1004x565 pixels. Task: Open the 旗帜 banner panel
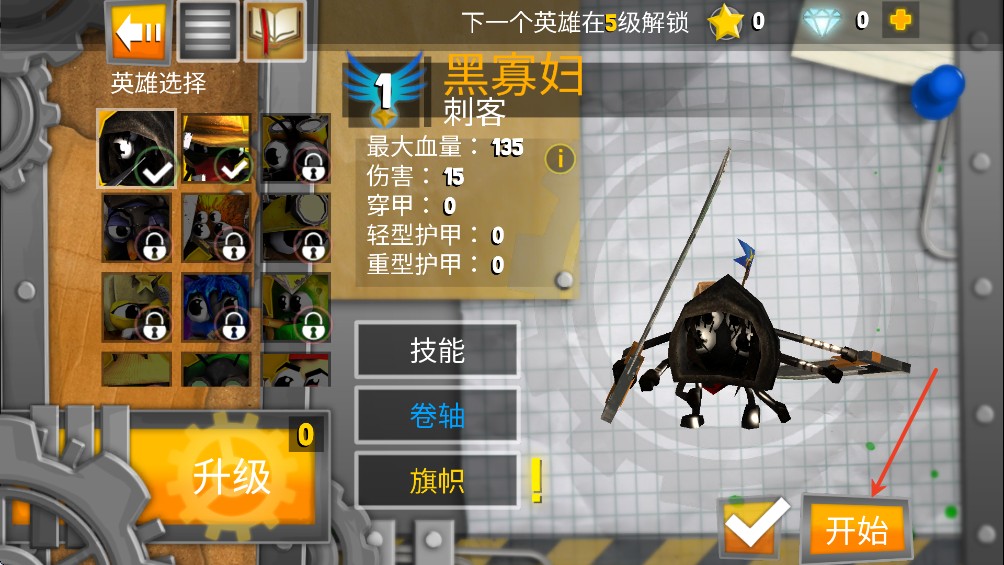coord(437,481)
